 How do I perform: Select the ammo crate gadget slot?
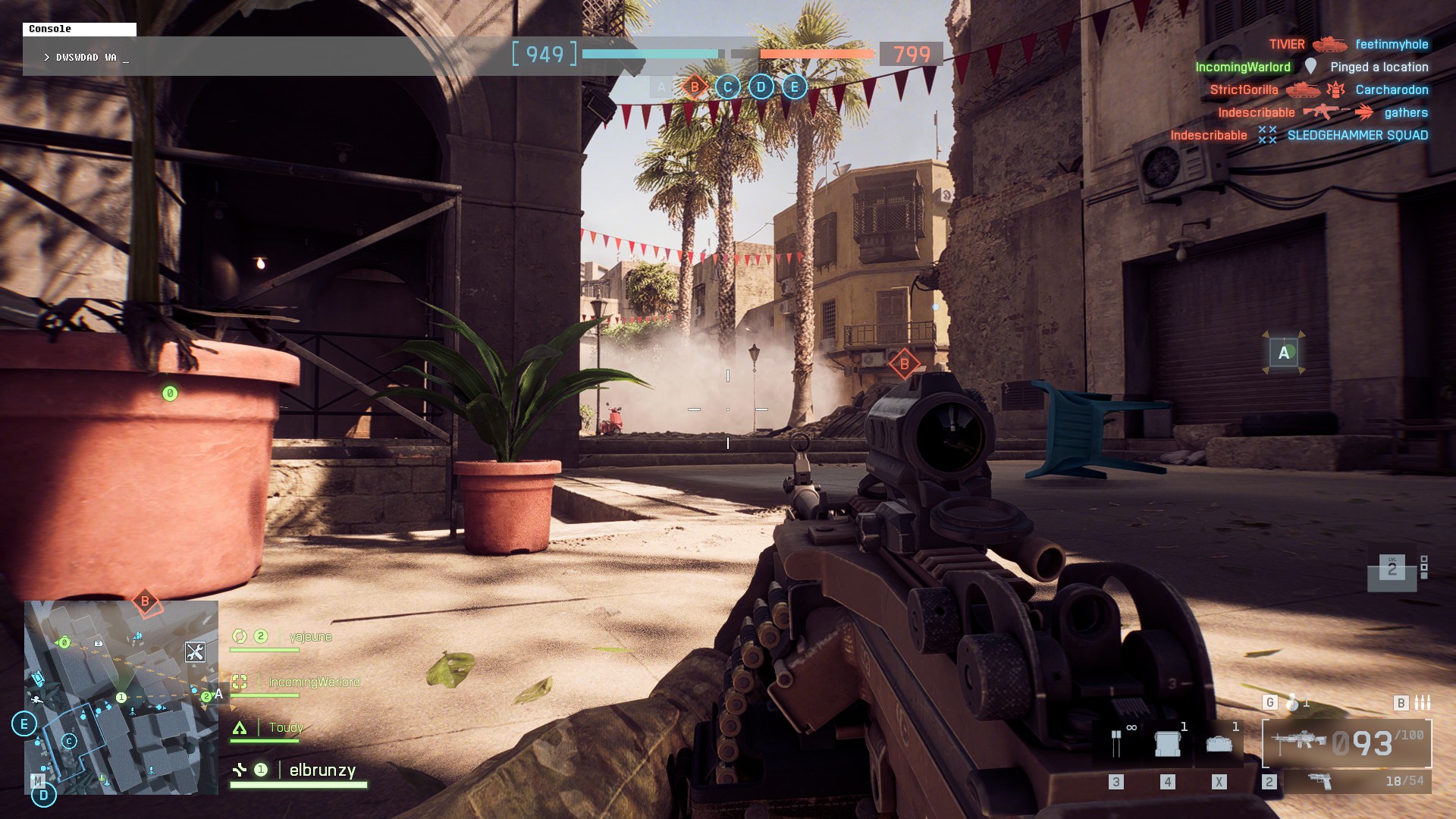pyautogui.click(x=1167, y=744)
